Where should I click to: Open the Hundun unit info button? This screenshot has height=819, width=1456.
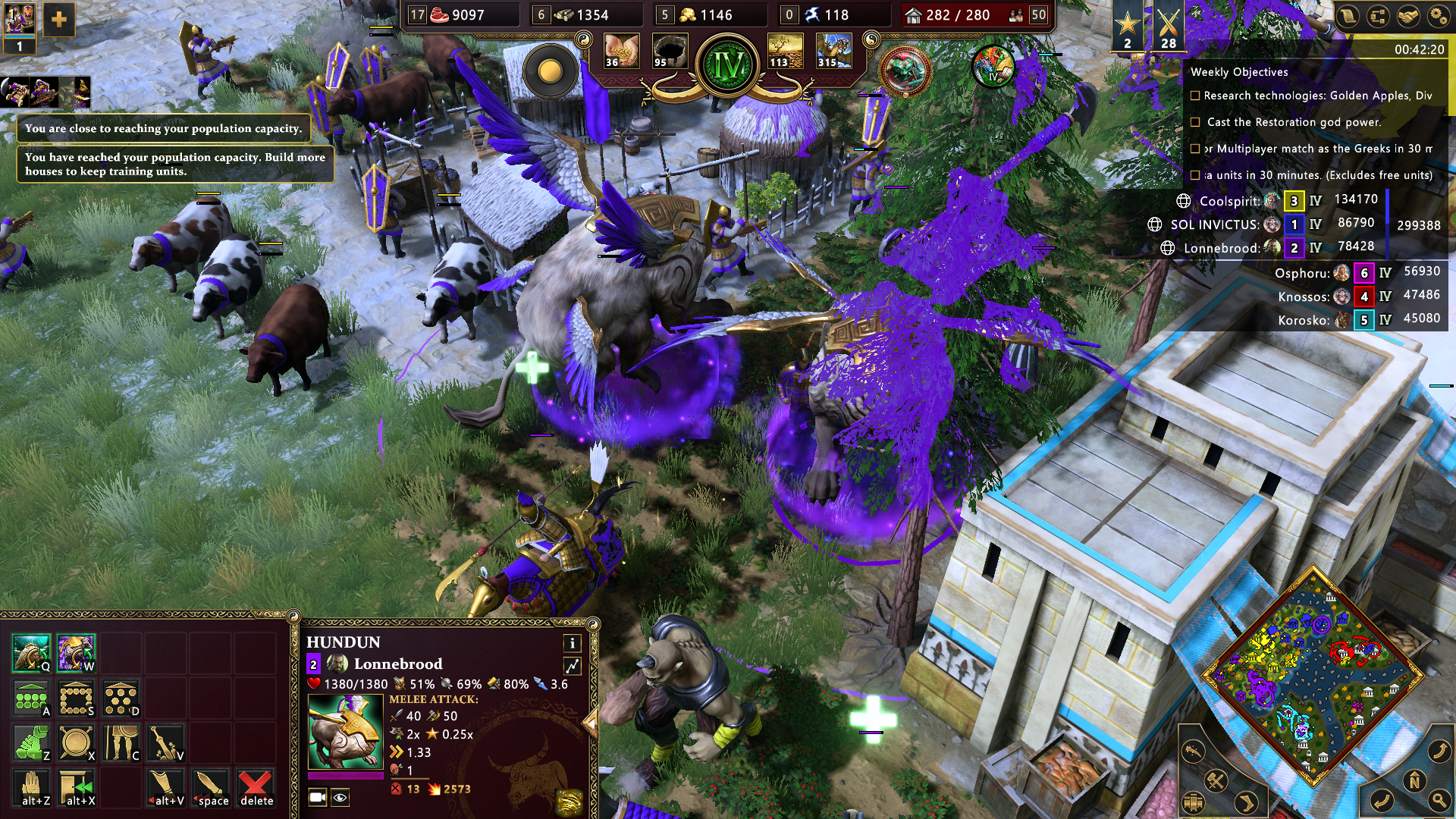coord(572,643)
